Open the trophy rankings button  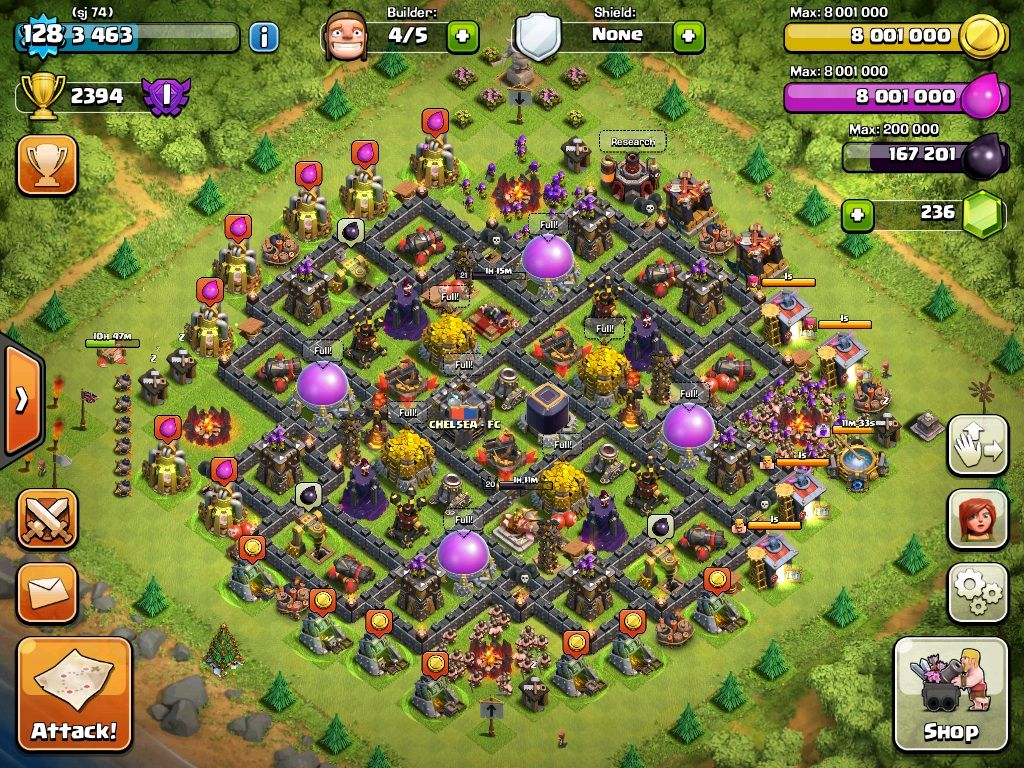[47, 165]
